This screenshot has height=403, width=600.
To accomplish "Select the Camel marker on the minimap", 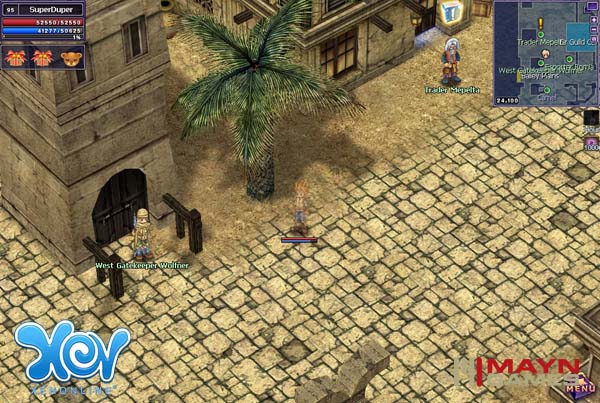I will (545, 91).
